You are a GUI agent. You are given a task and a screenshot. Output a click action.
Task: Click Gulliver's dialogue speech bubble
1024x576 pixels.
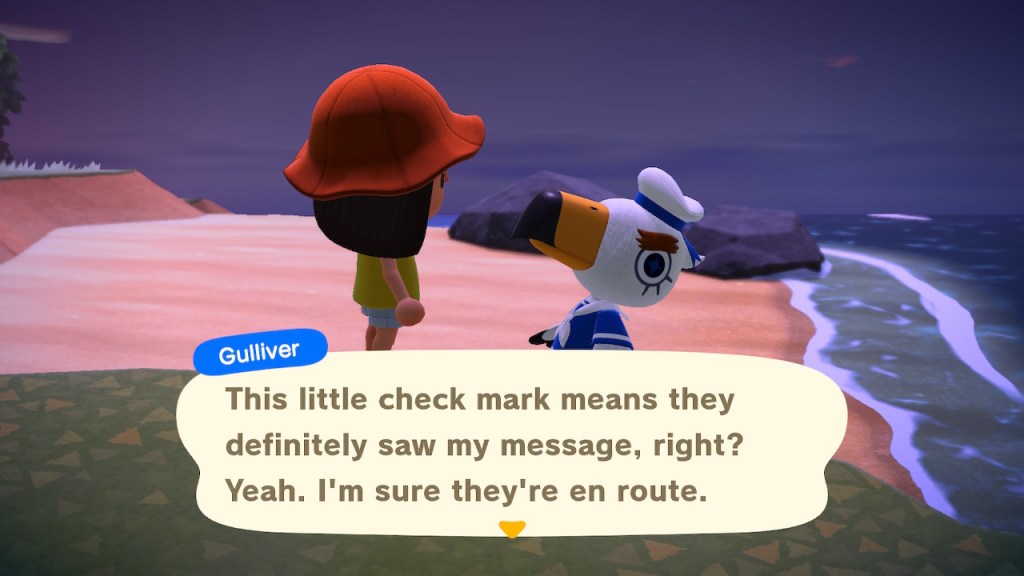(x=510, y=445)
